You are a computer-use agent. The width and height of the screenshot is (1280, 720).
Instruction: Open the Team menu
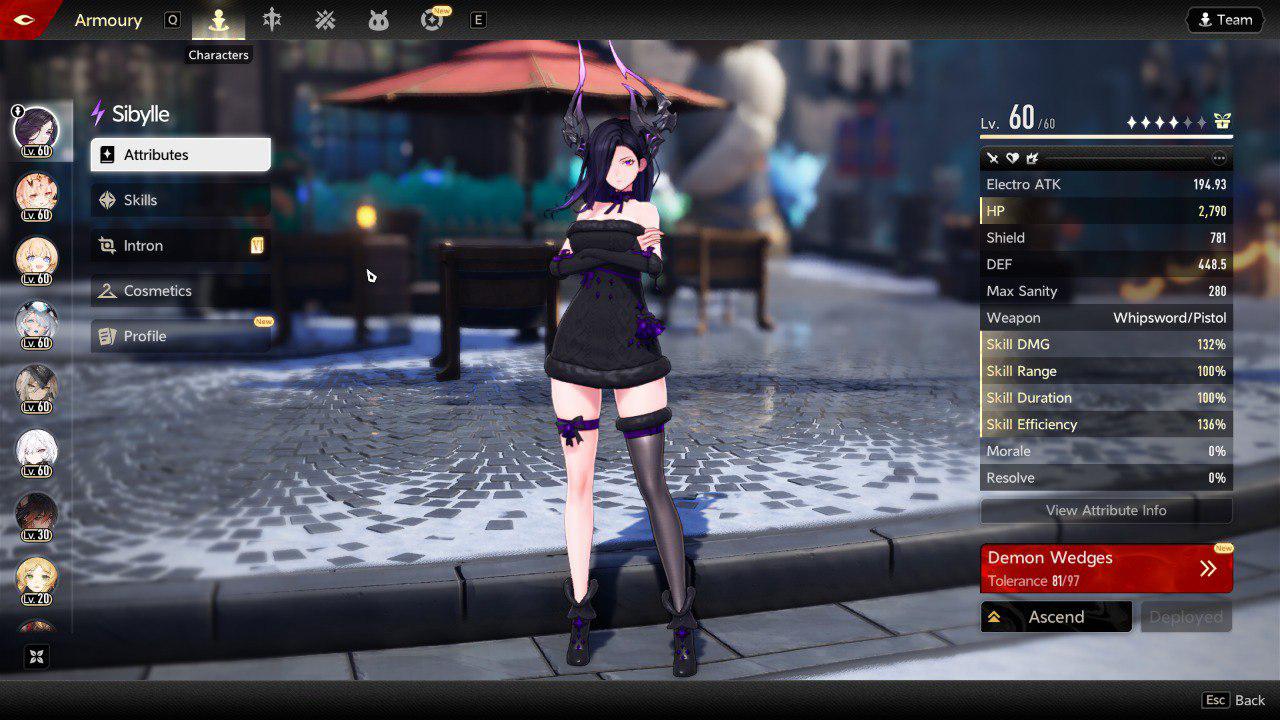(x=1225, y=20)
